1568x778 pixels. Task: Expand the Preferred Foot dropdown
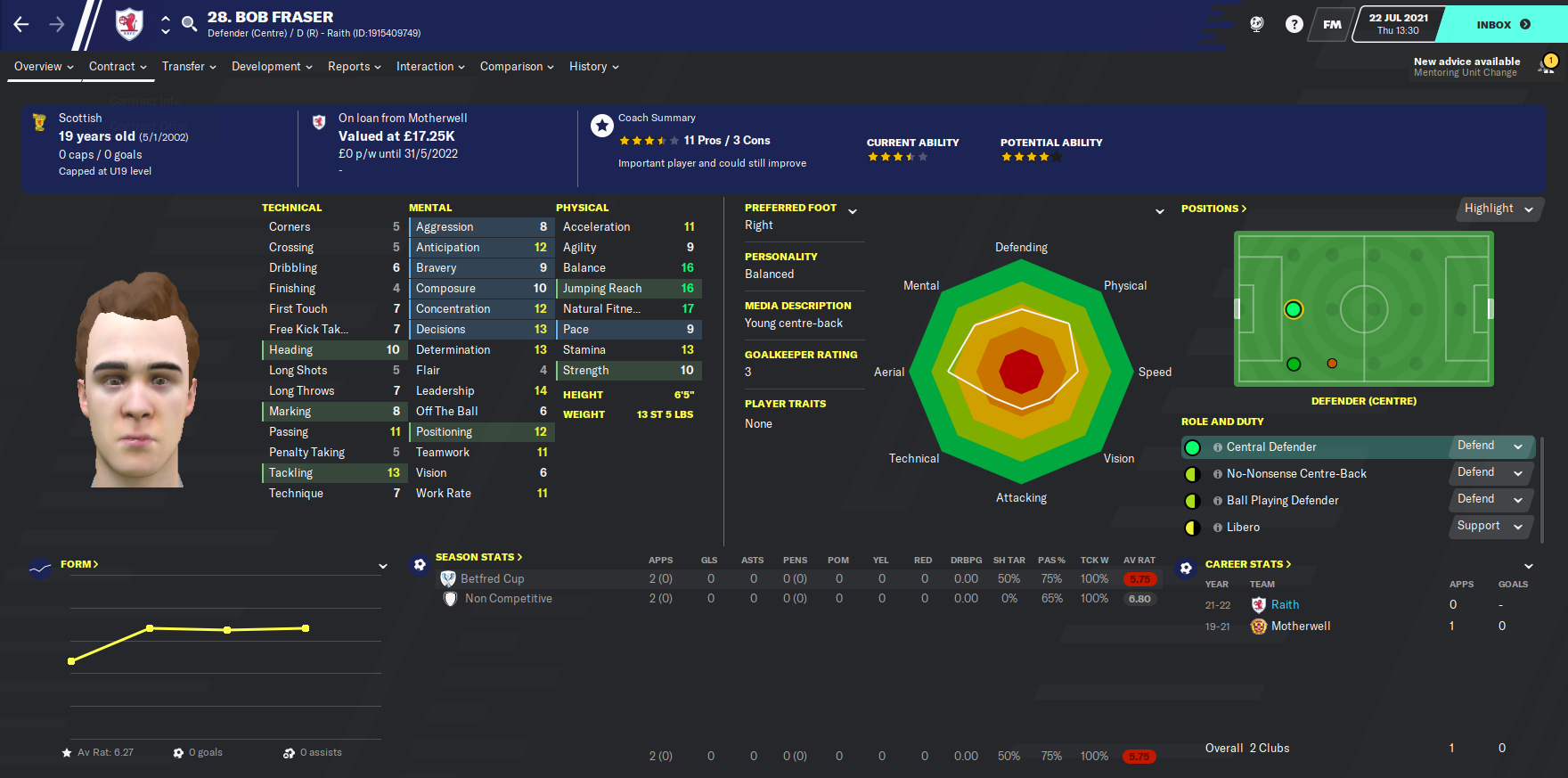[853, 212]
